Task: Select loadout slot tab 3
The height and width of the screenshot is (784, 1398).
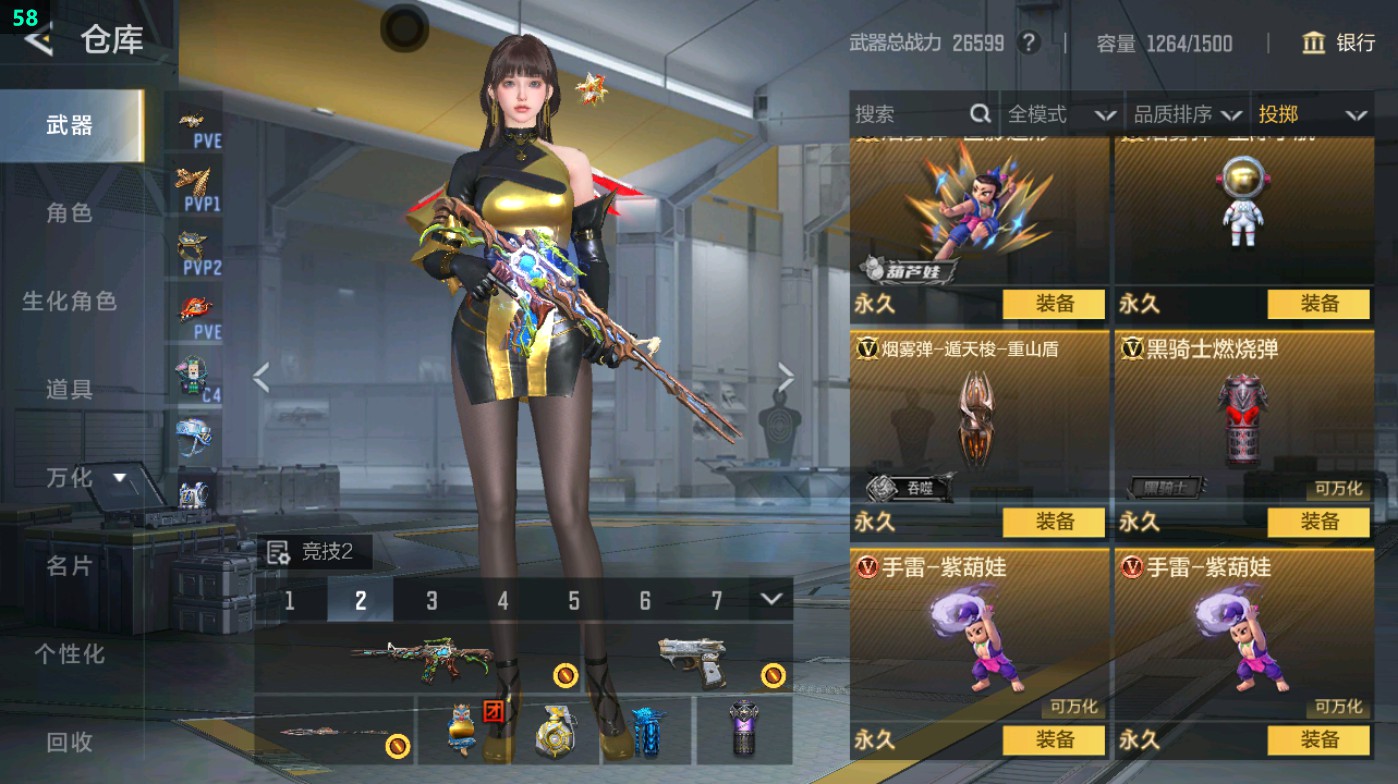Action: [x=431, y=601]
